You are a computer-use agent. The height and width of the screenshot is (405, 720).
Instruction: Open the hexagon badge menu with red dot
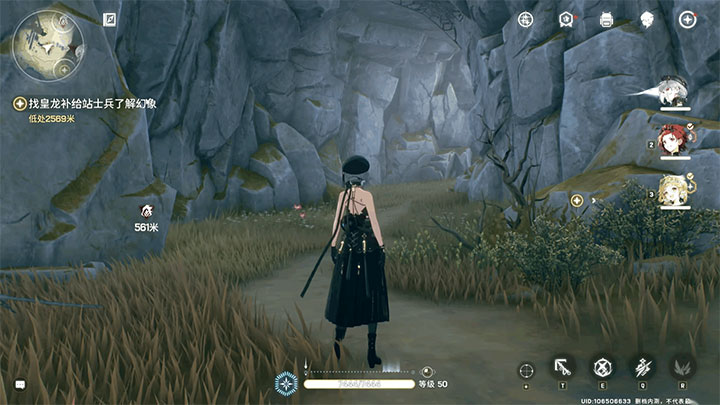(x=566, y=19)
